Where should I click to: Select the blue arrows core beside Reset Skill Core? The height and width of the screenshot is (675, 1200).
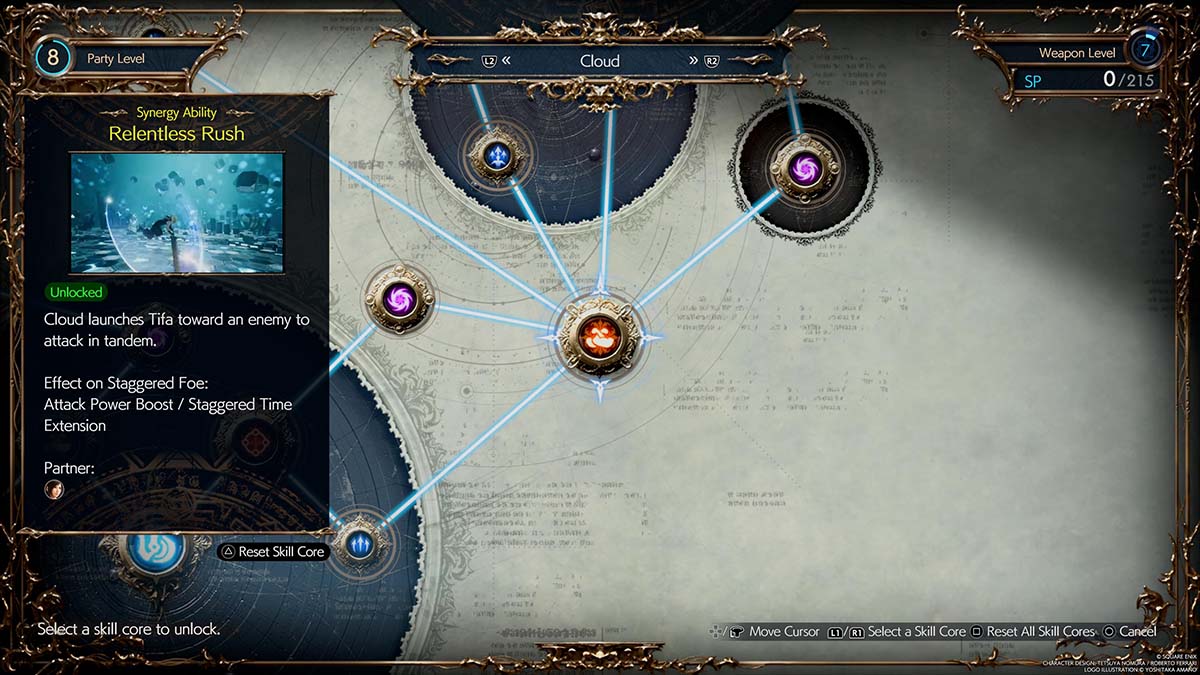point(359,543)
